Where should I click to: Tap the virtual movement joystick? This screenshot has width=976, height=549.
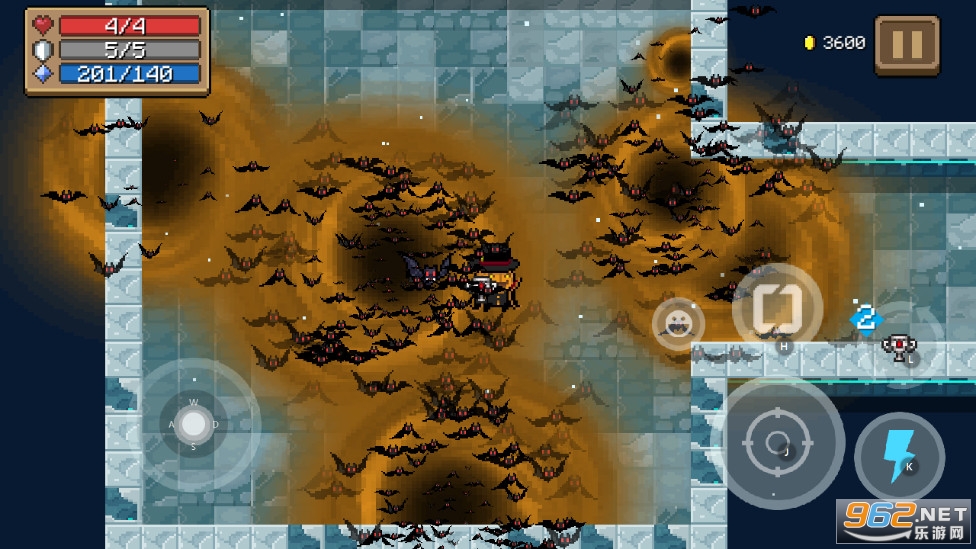point(193,425)
